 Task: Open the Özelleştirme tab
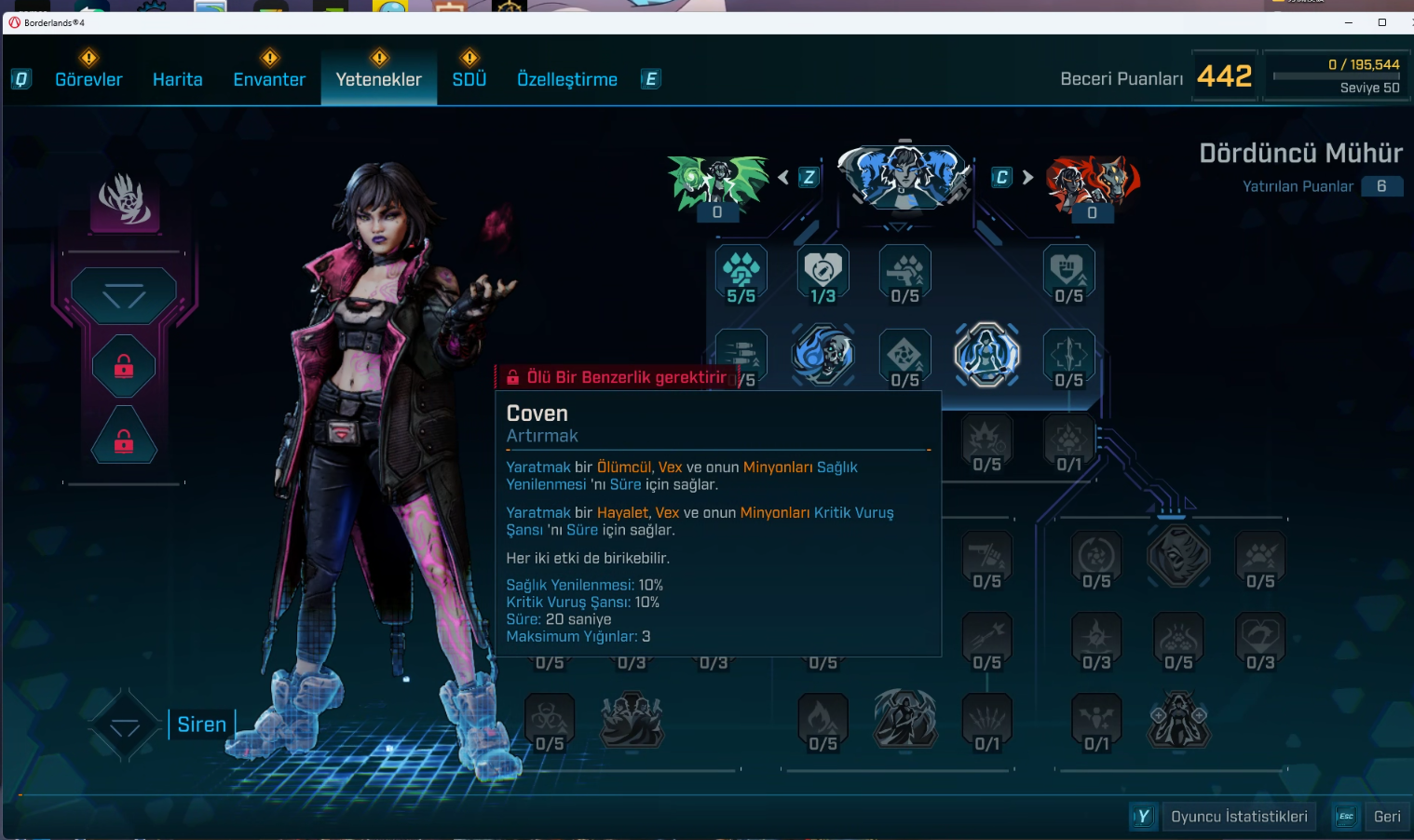[566, 79]
